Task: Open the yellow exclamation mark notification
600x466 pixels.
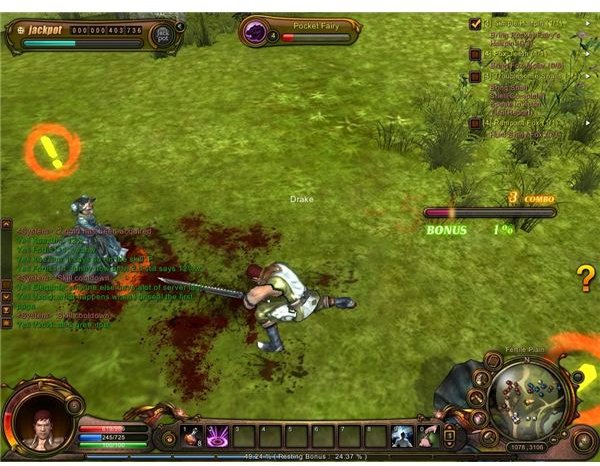Action: click(x=53, y=151)
